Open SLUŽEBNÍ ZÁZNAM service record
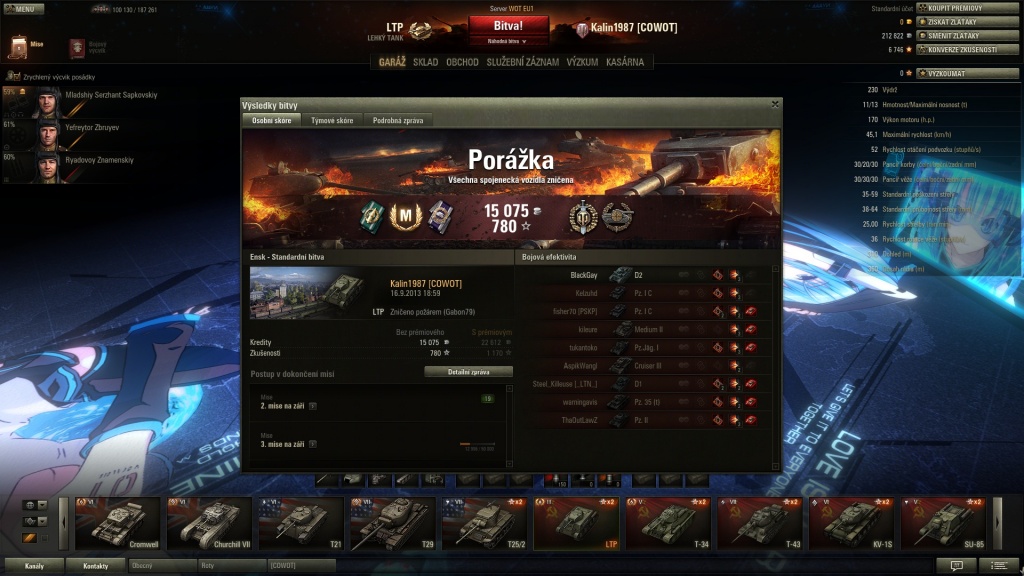Image resolution: width=1024 pixels, height=576 pixels. (522, 62)
